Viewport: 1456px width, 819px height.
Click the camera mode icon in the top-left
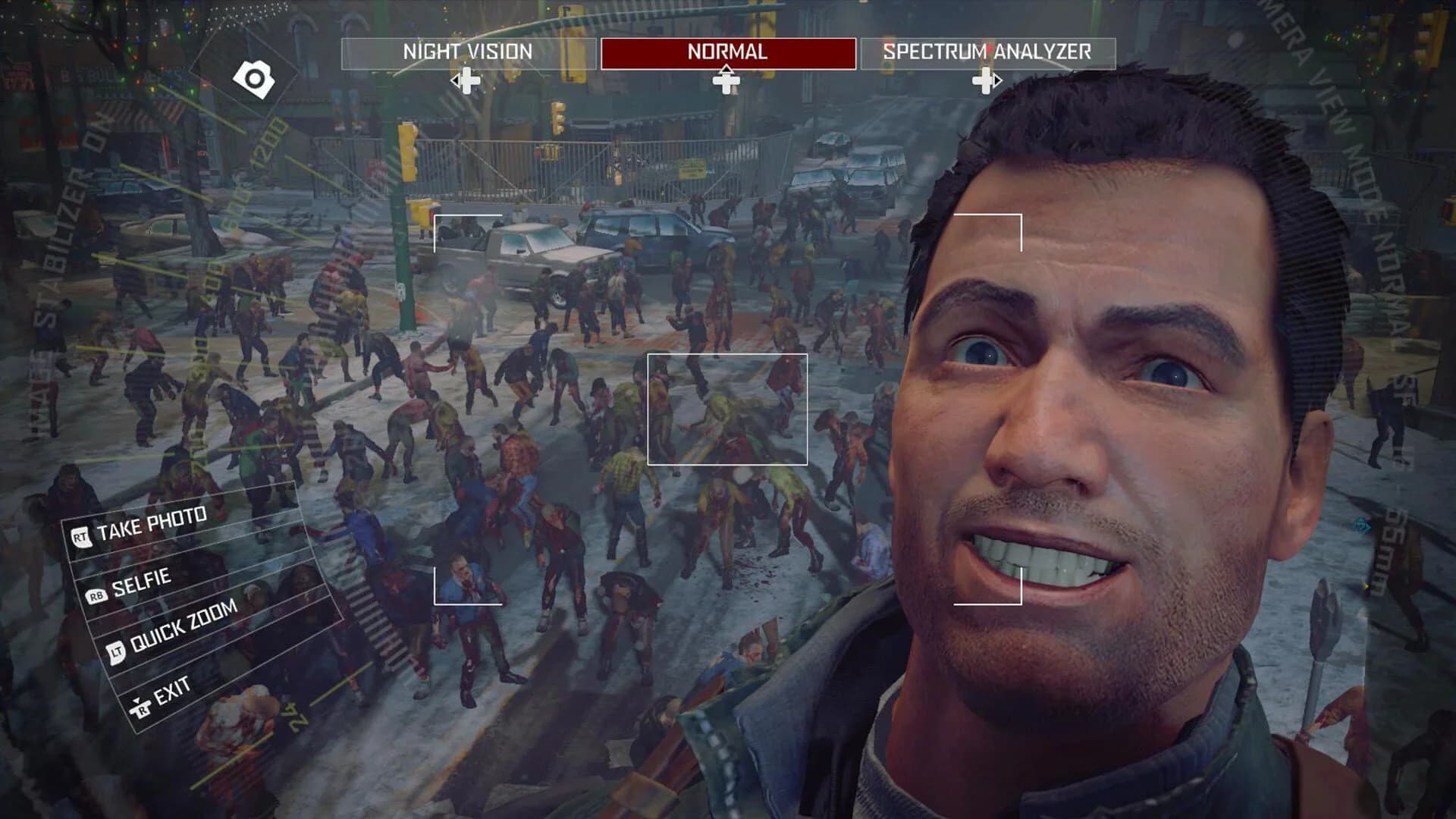click(x=255, y=76)
